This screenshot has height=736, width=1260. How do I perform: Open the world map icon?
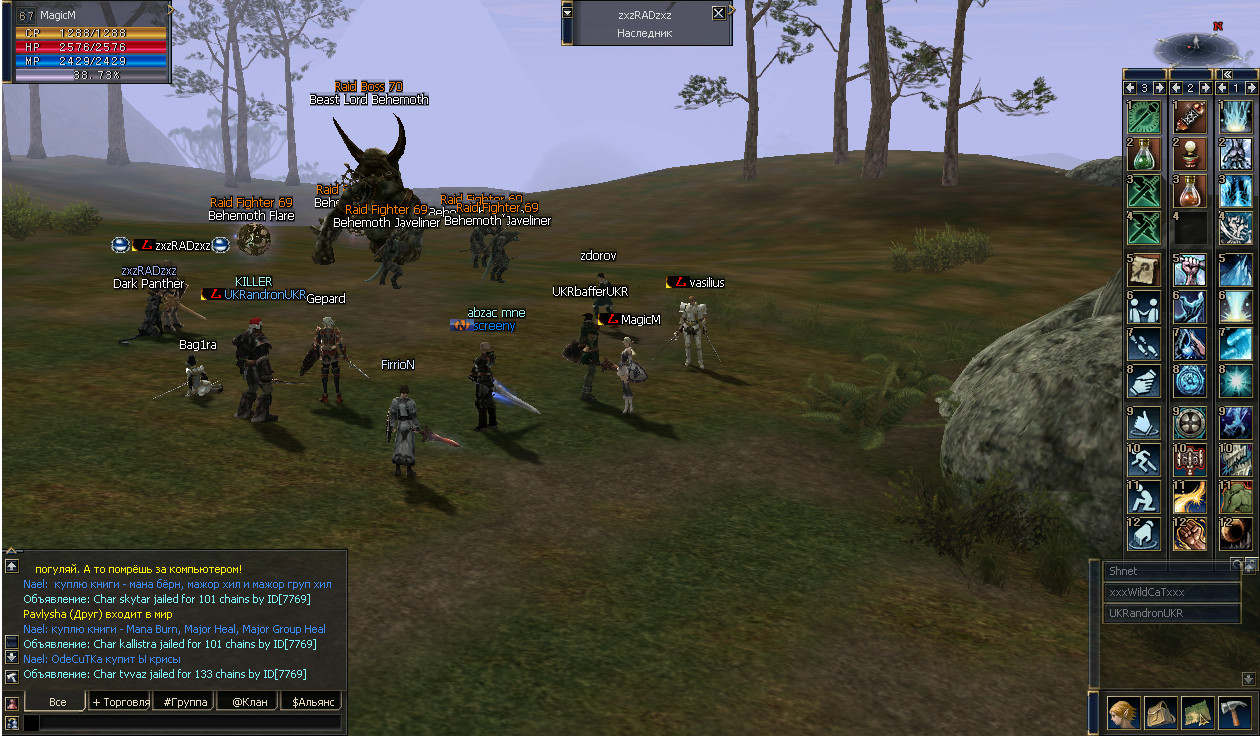click(1198, 714)
